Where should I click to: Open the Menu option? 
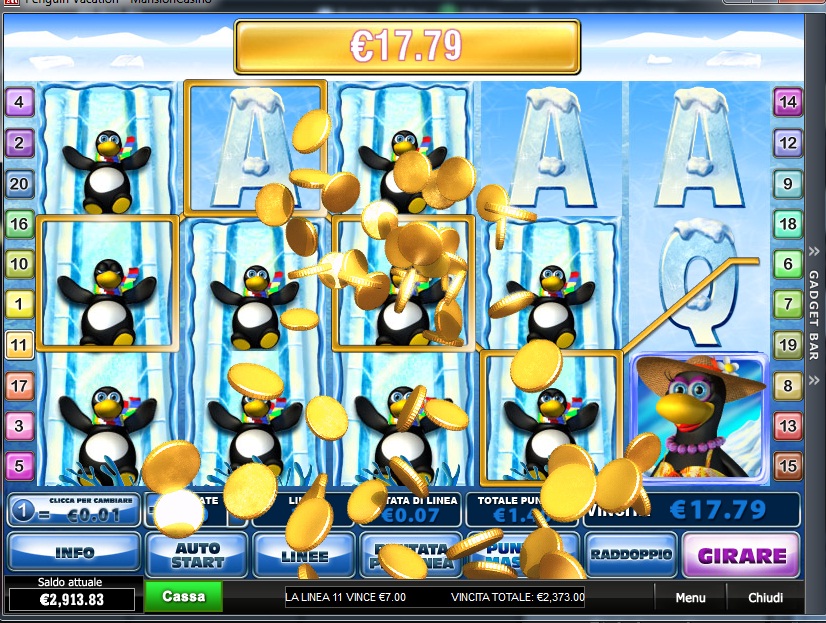[690, 598]
